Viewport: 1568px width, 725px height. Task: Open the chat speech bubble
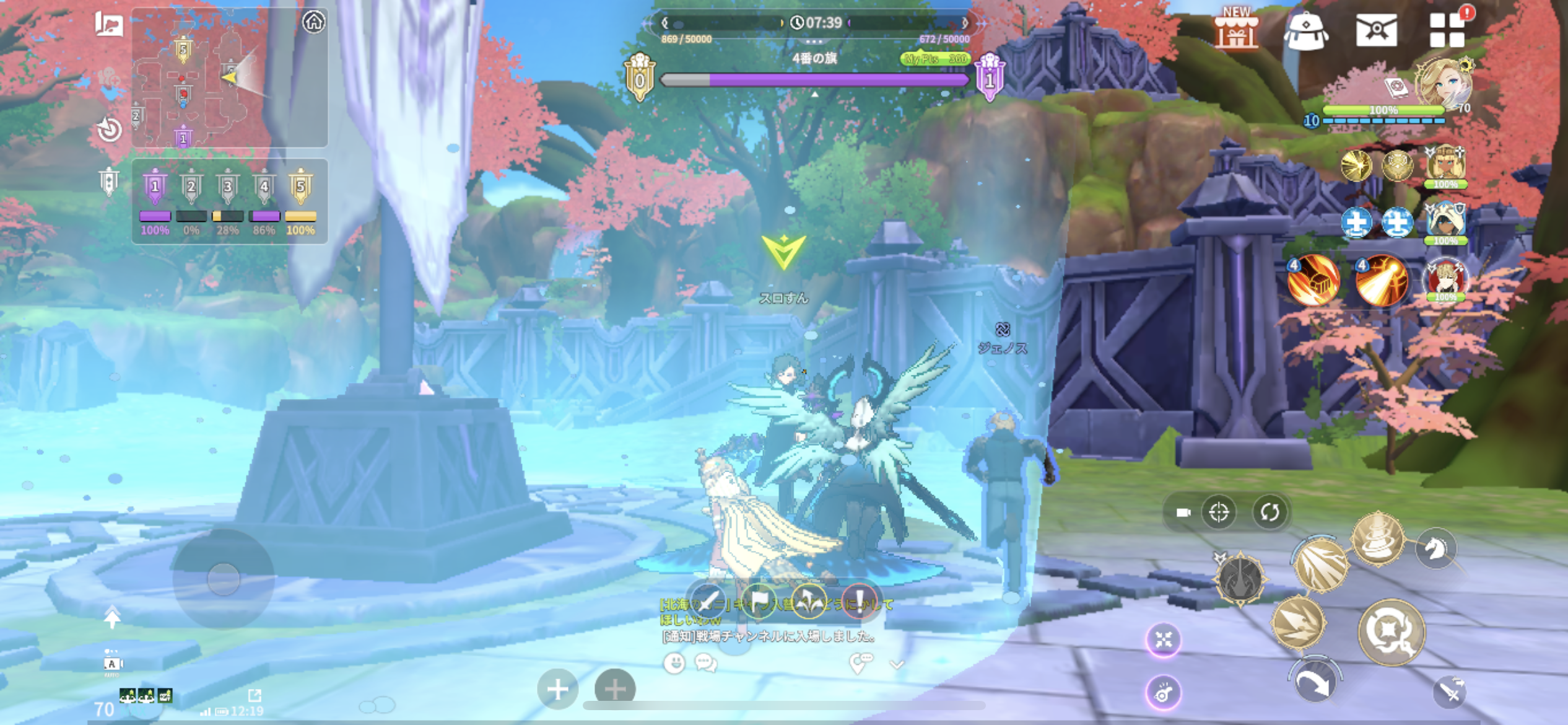706,663
